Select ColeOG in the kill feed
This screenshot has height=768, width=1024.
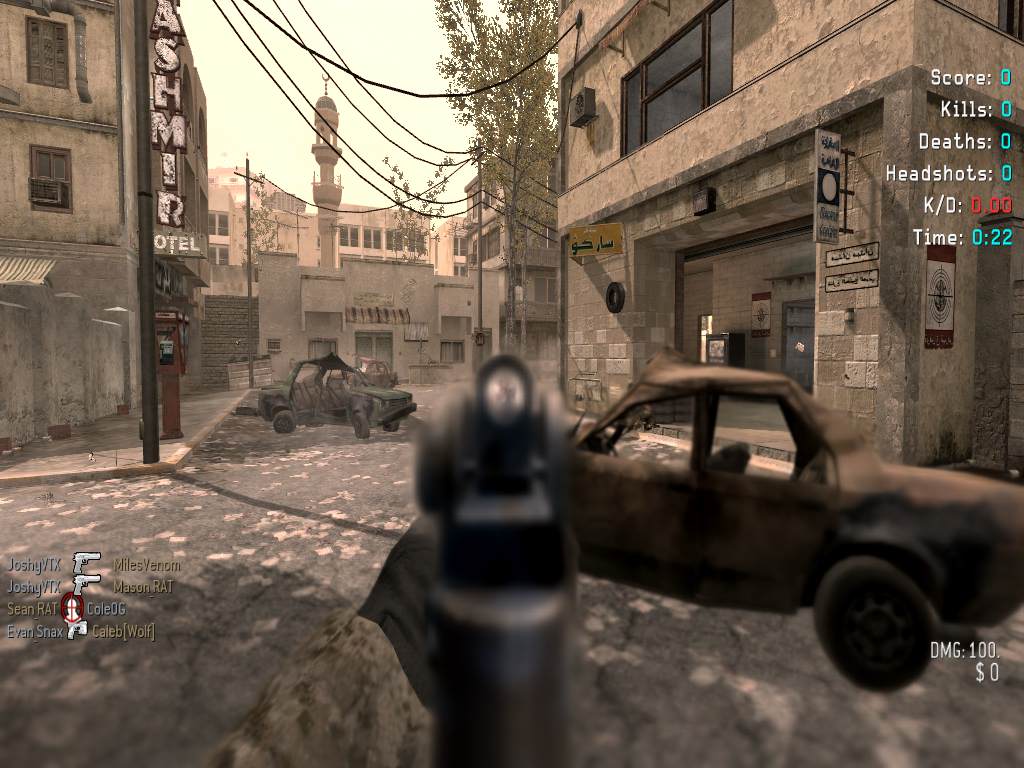tap(106, 608)
